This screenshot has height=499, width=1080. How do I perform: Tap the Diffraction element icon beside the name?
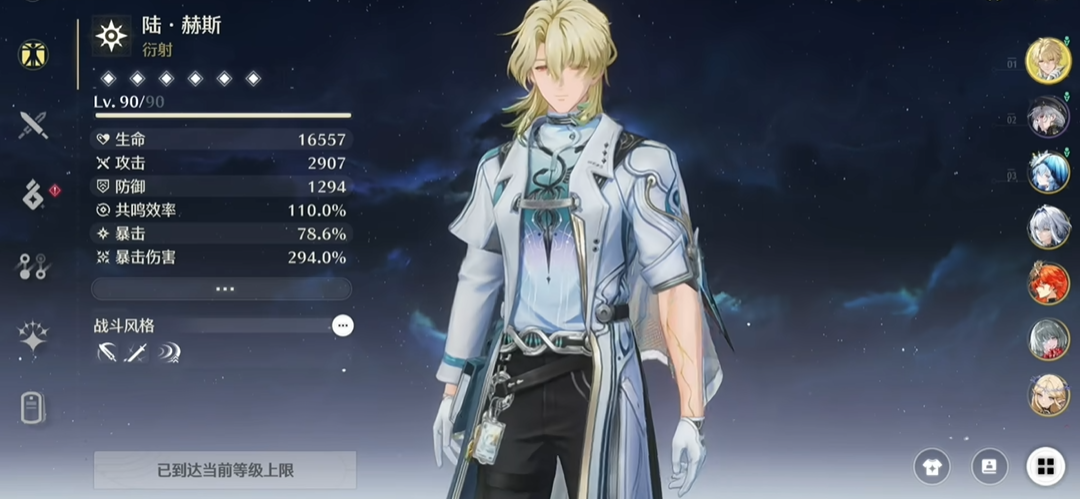point(111,36)
